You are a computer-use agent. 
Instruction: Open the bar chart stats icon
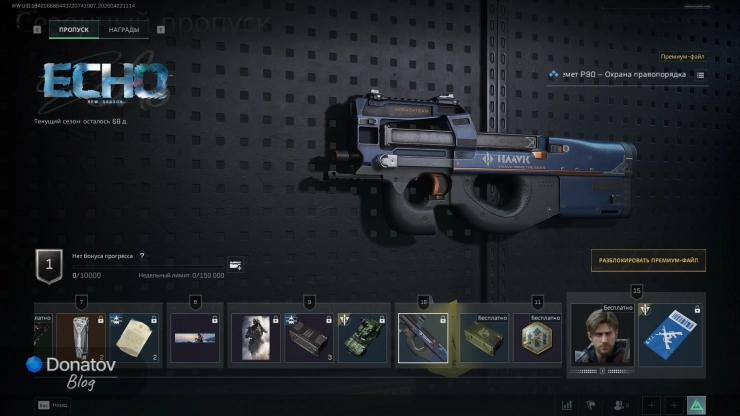pyautogui.click(x=567, y=405)
